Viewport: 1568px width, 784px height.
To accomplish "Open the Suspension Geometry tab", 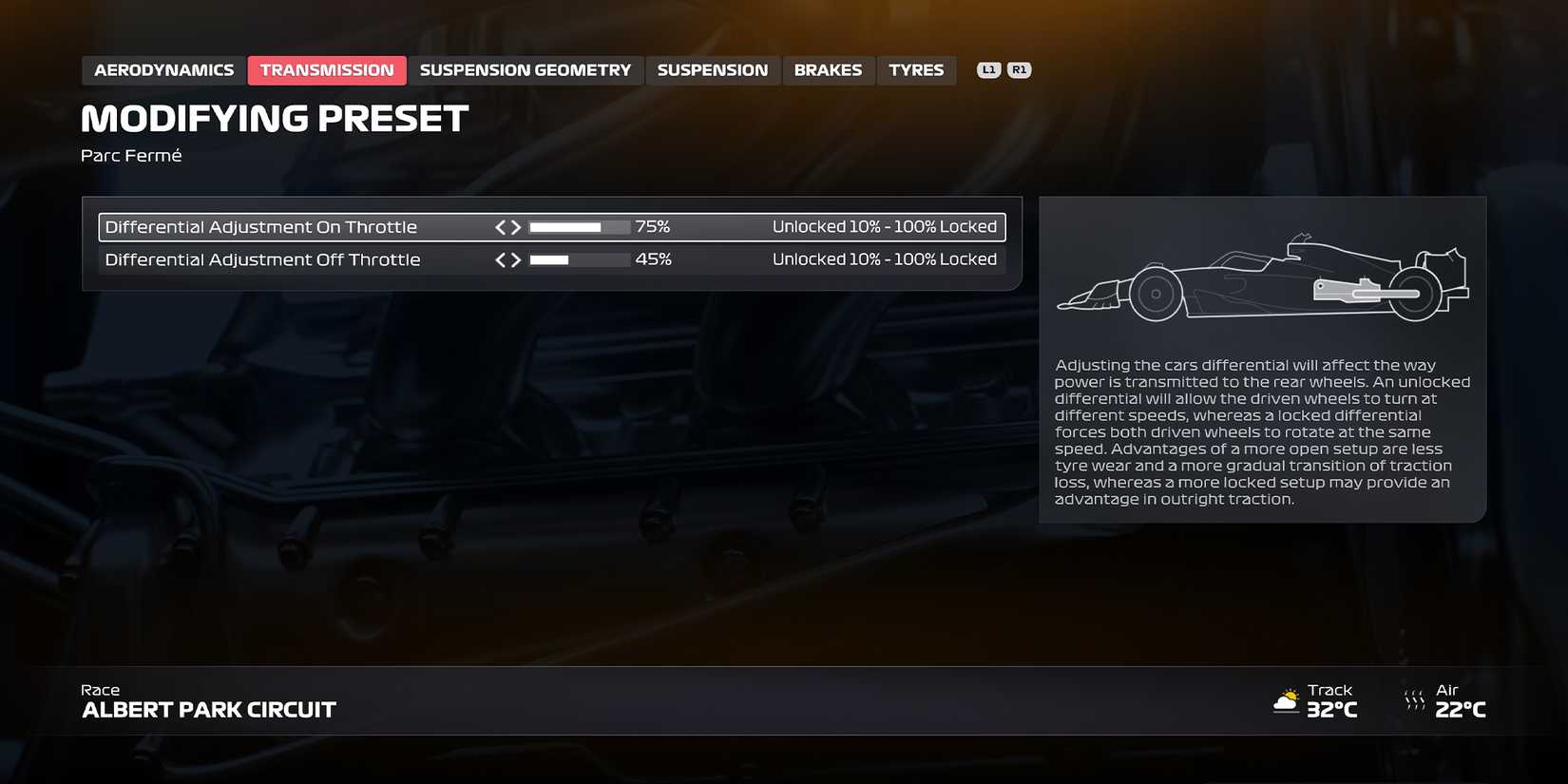I will pos(526,69).
